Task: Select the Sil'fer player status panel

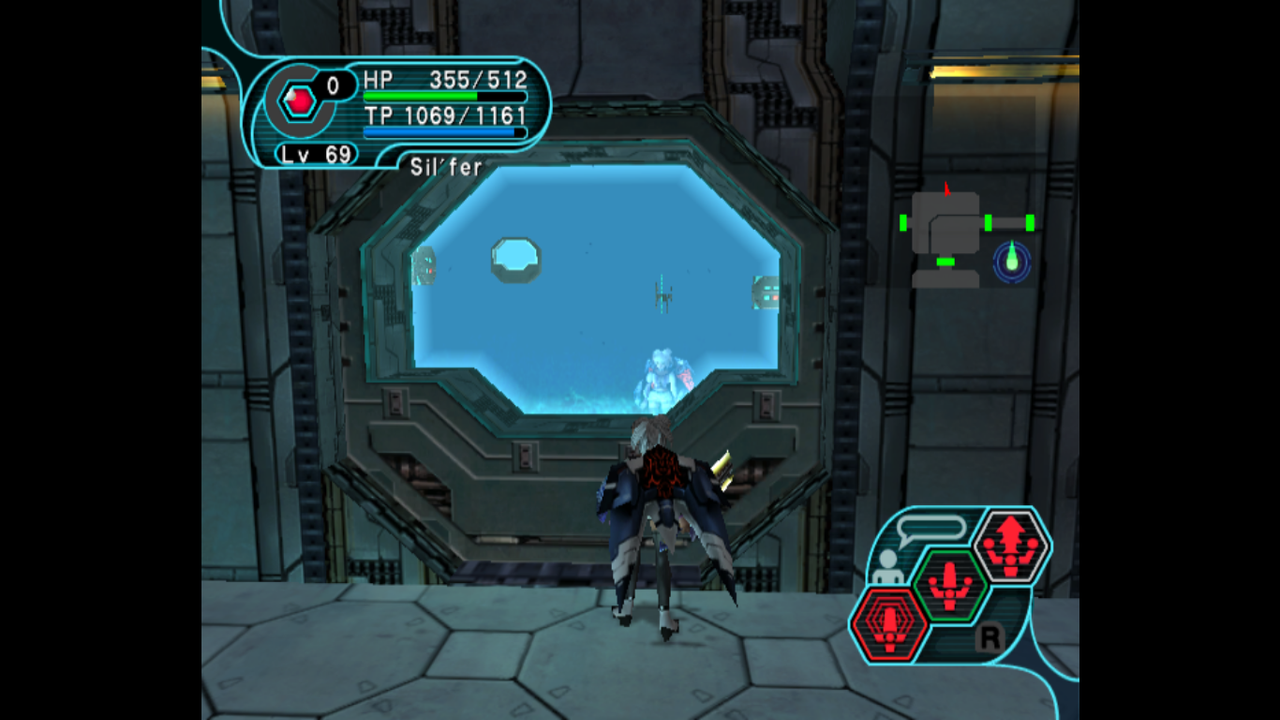Action: [x=400, y=112]
